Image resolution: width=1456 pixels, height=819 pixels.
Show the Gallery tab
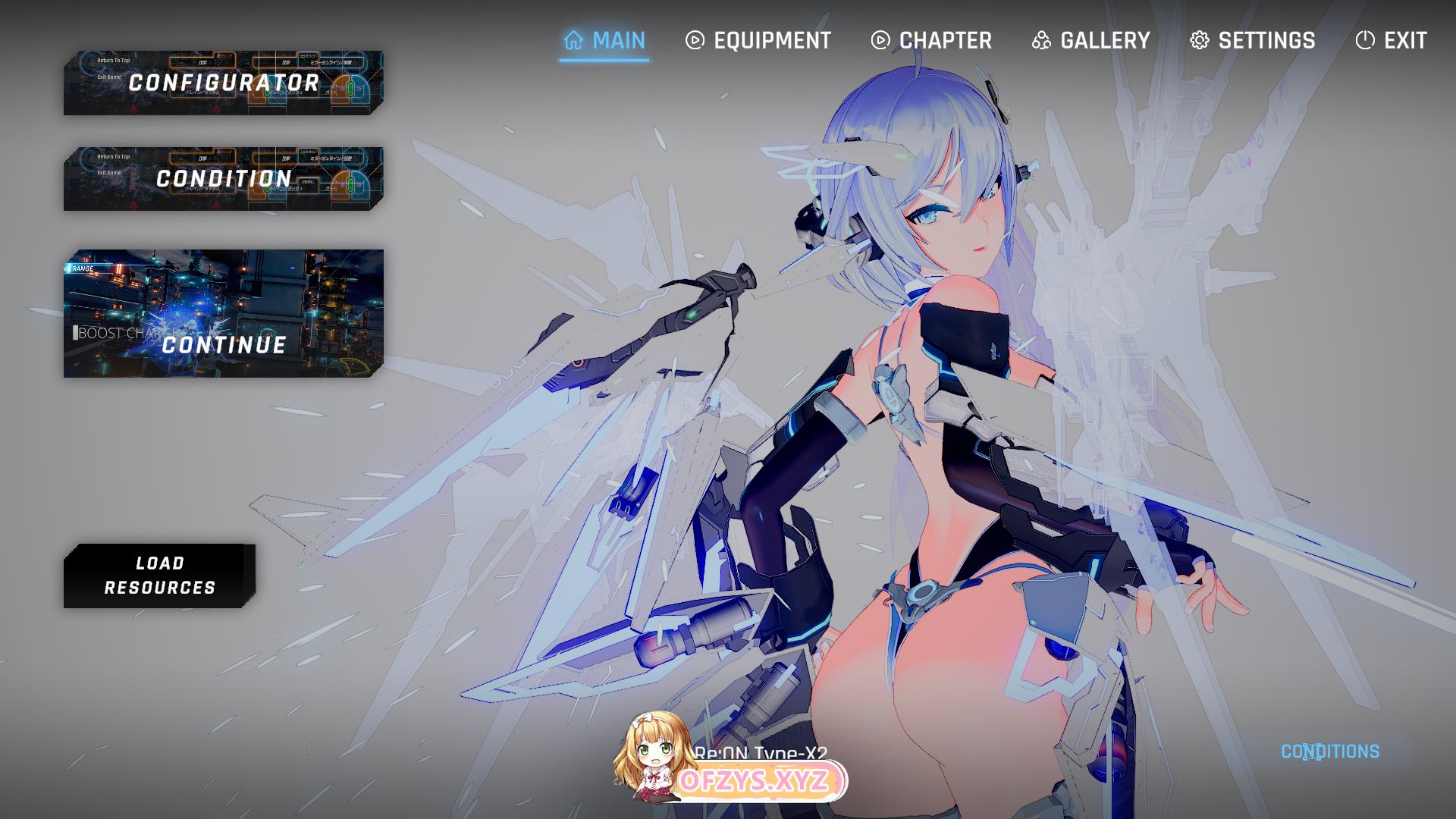tap(1090, 40)
